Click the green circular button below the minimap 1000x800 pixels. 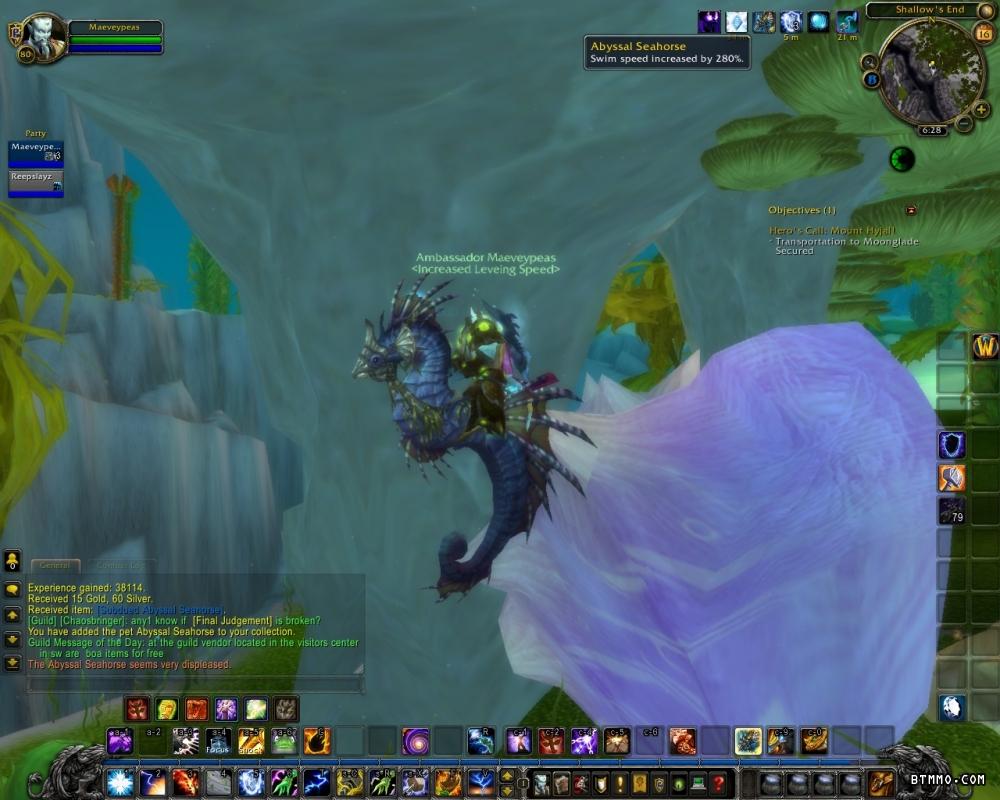[902, 159]
